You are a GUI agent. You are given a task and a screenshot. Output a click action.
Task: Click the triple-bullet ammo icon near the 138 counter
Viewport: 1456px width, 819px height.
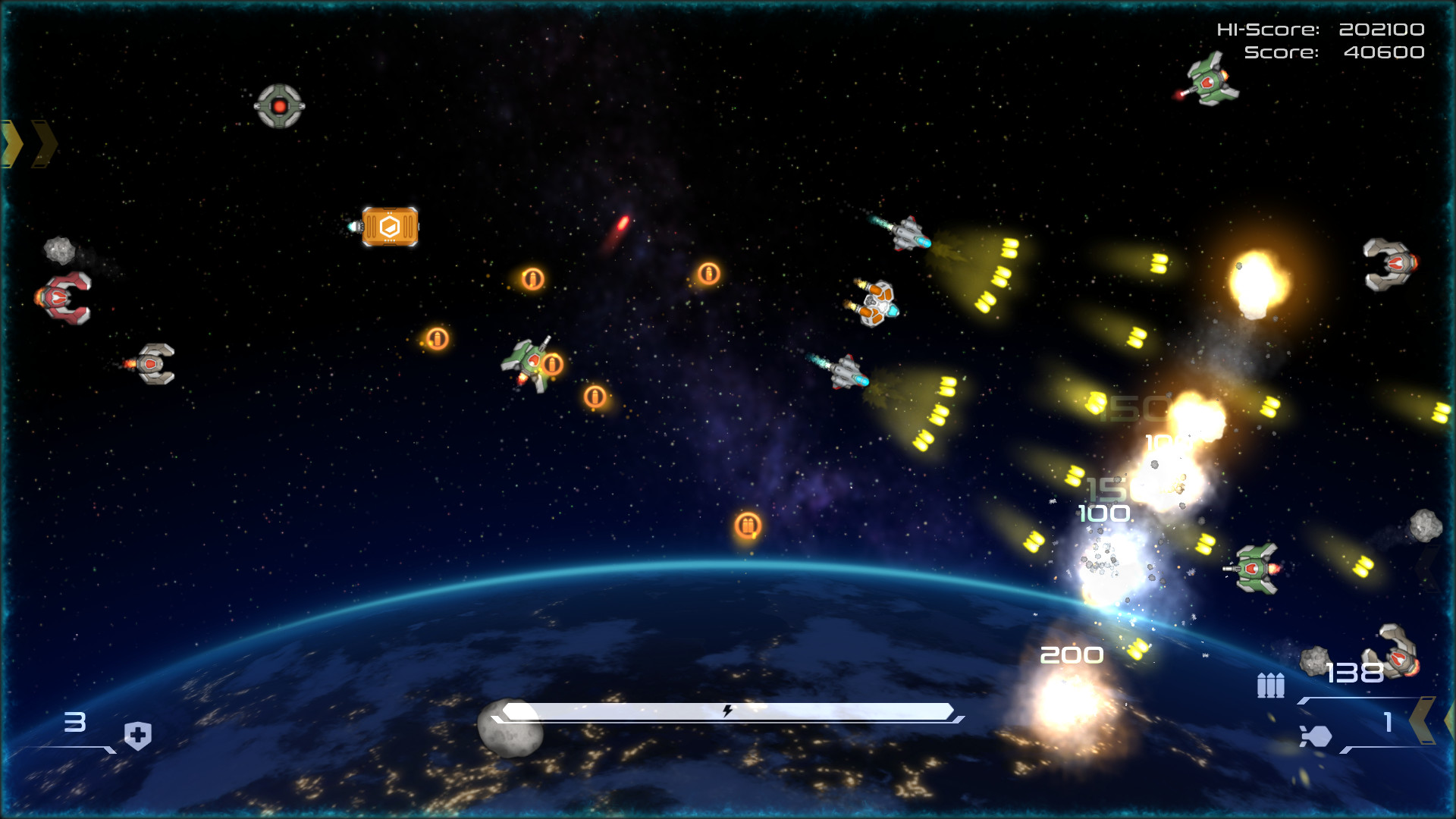(x=1270, y=685)
